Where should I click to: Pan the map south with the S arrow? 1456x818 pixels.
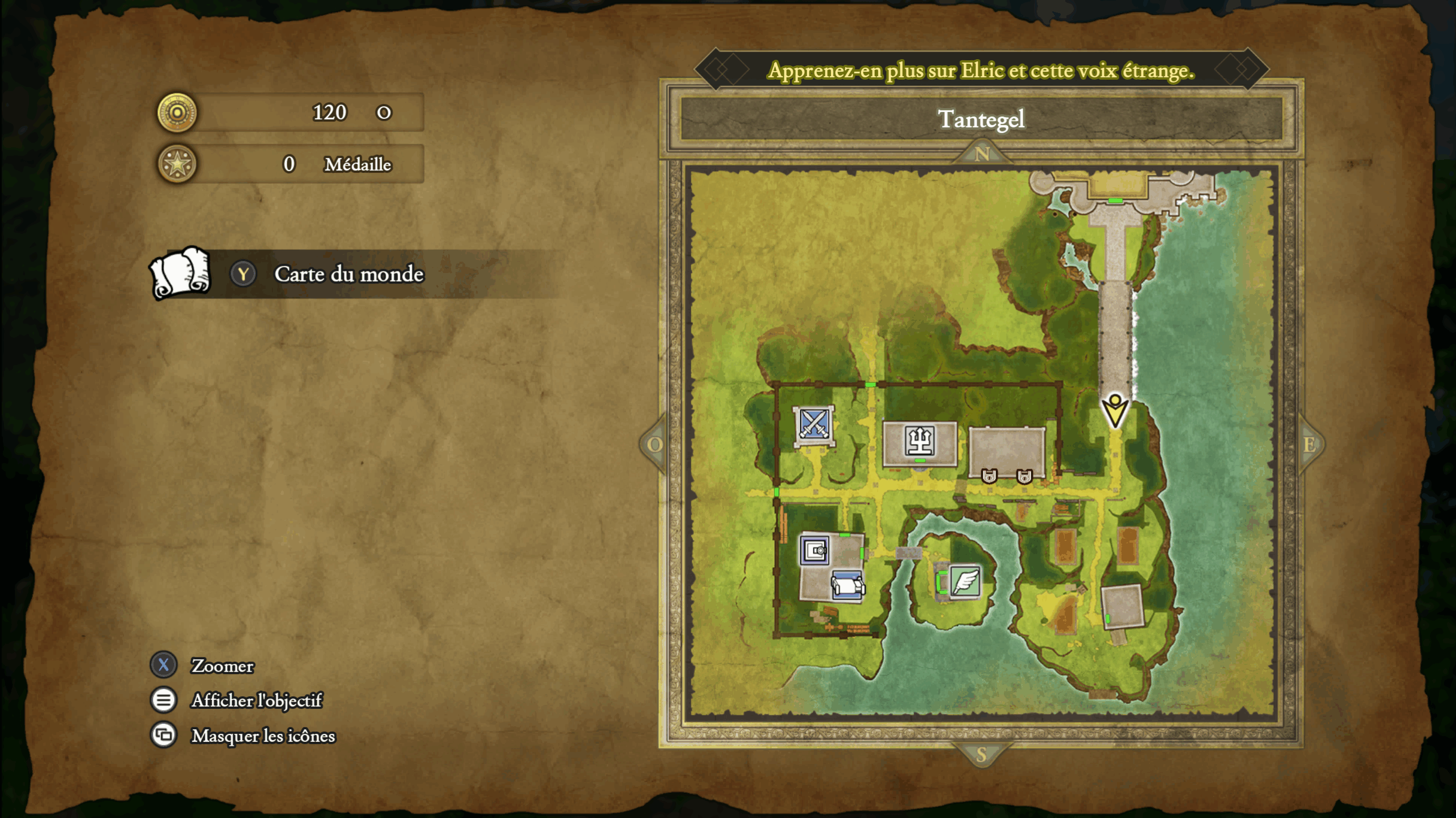coord(981,755)
